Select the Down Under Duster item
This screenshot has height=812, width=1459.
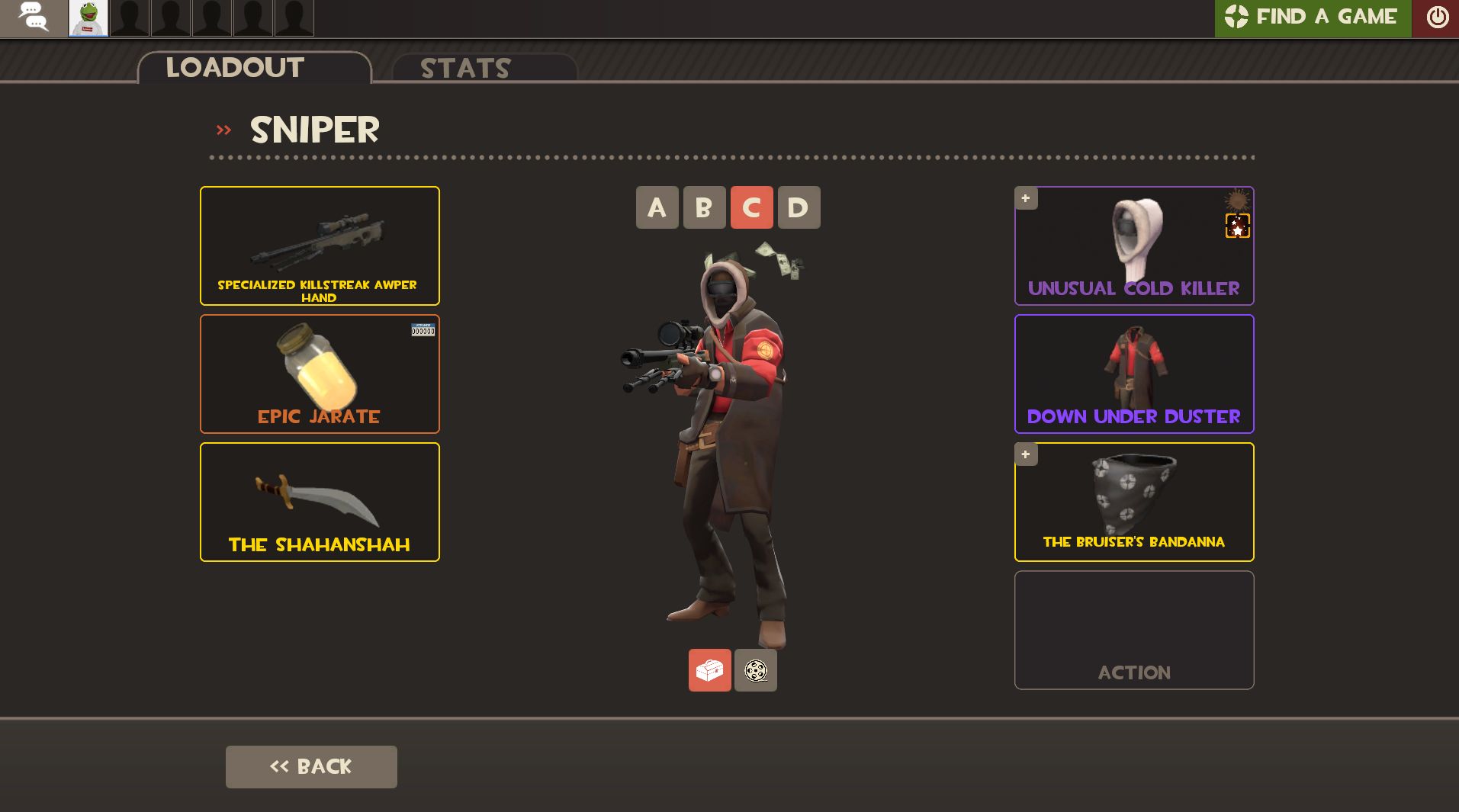[x=1133, y=374]
